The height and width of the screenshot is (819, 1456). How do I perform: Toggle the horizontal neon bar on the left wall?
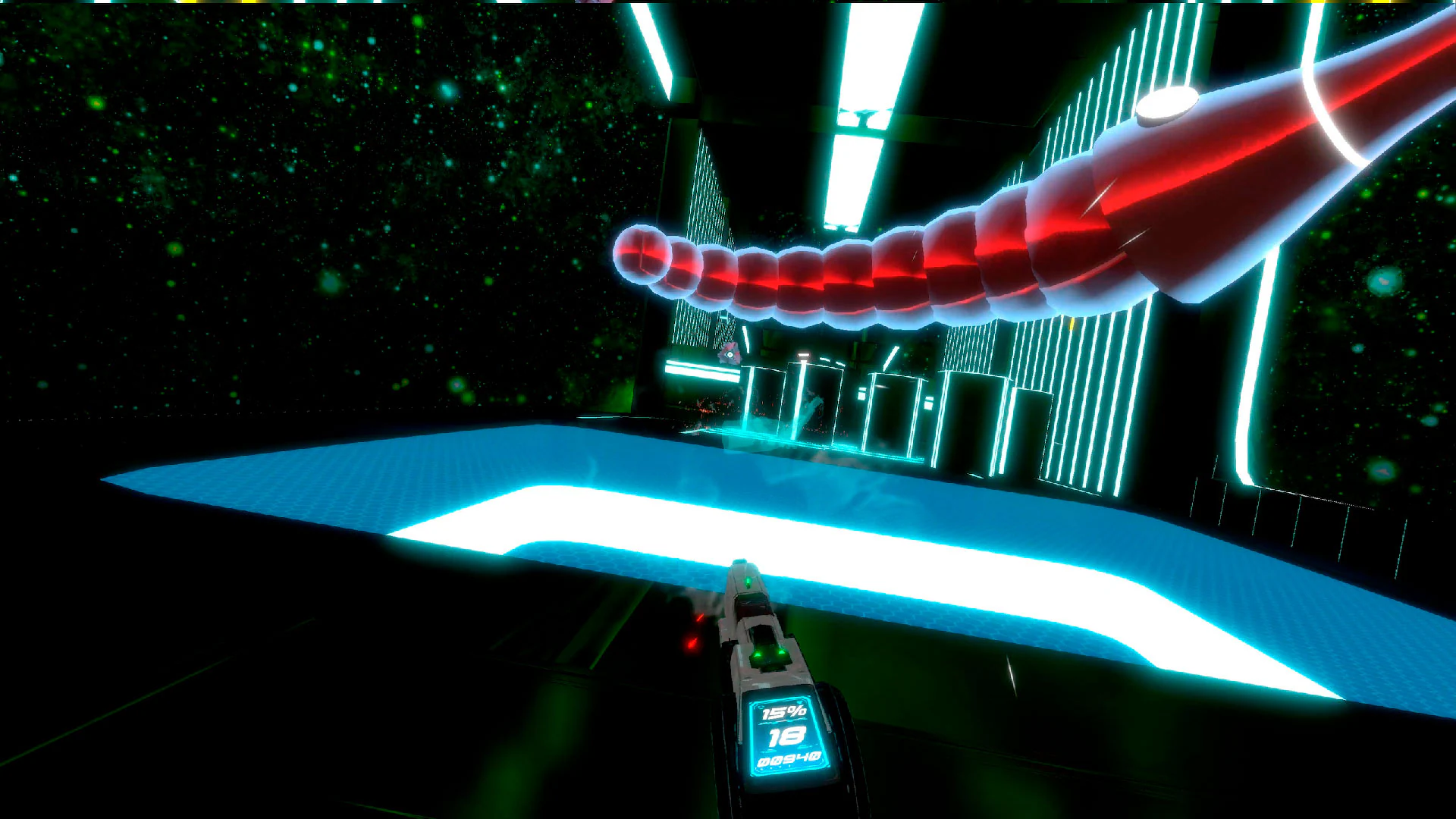(x=704, y=370)
